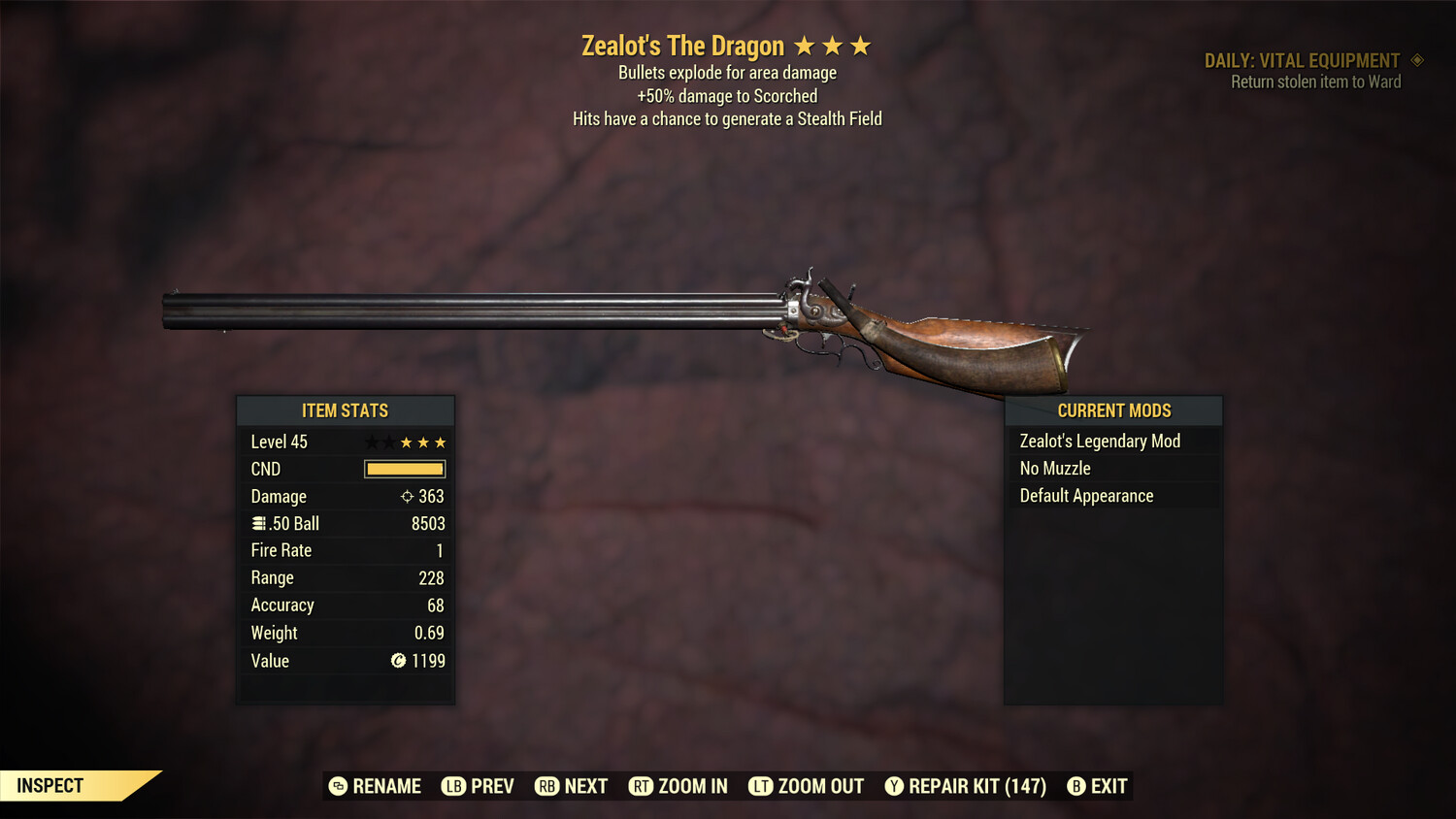Click the caps icon beside Value 1199
The image size is (1456, 819).
[397, 661]
